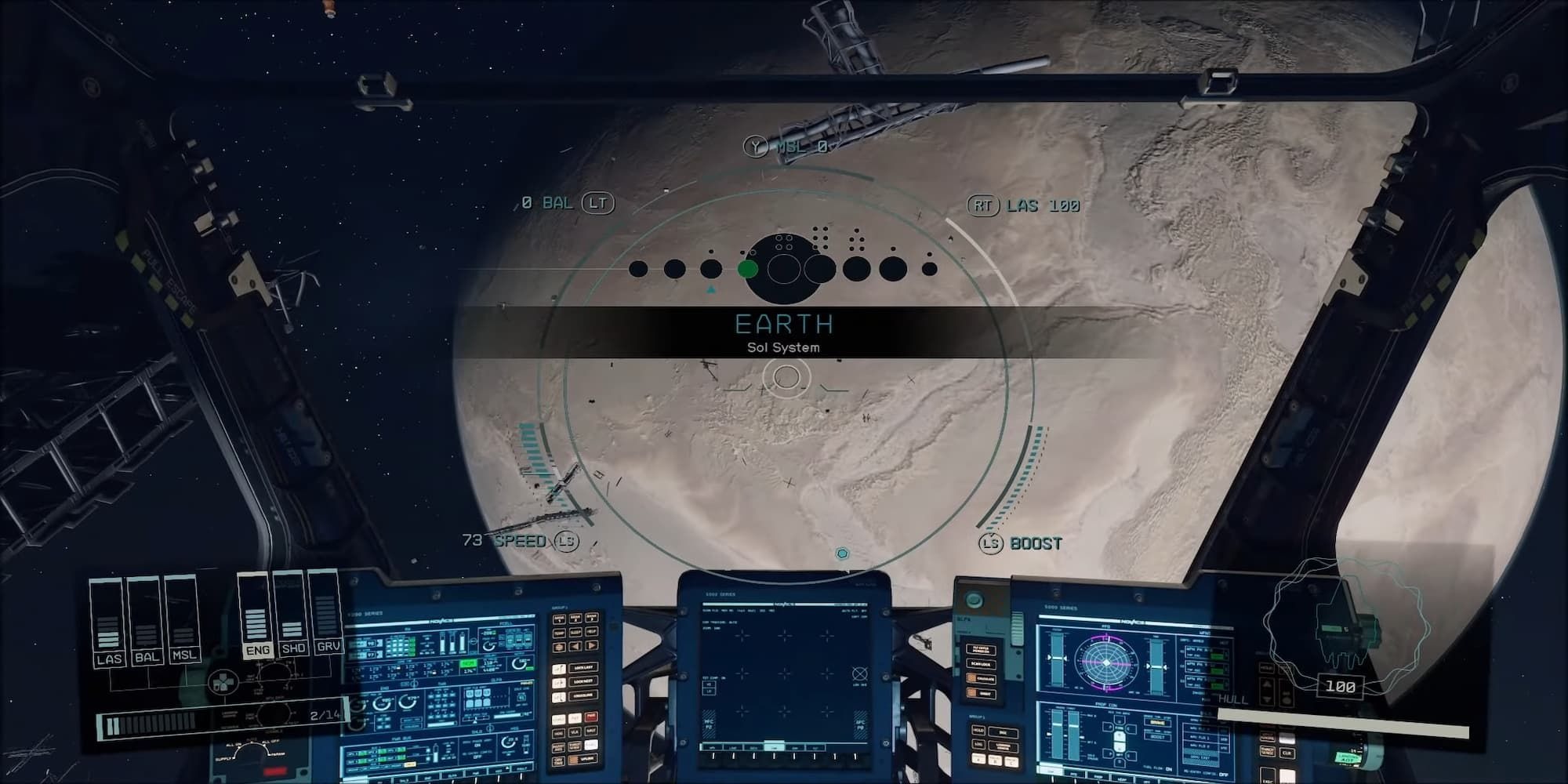Viewport: 1568px width, 784px height.
Task: Click the LS BOOST indicator on the HUD
Action: click(x=990, y=542)
